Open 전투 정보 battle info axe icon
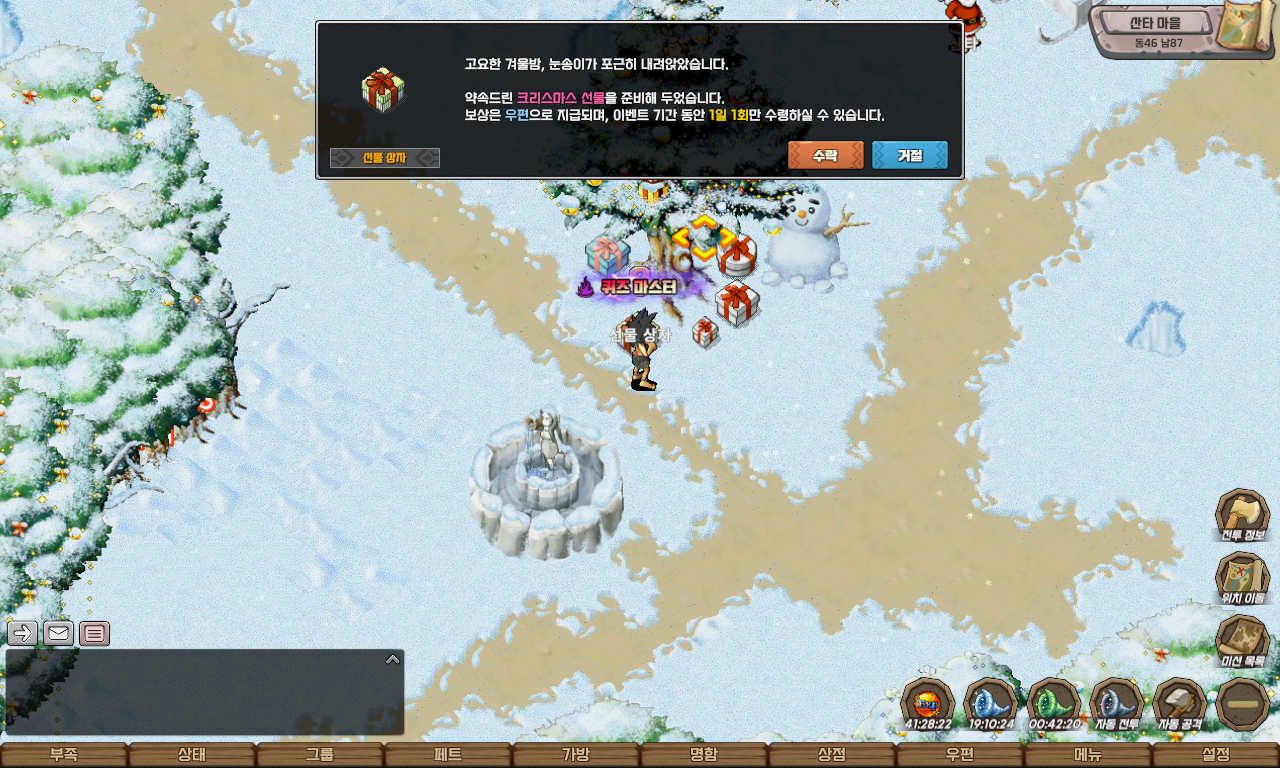Image resolution: width=1280 pixels, height=768 pixels. coord(1242,515)
